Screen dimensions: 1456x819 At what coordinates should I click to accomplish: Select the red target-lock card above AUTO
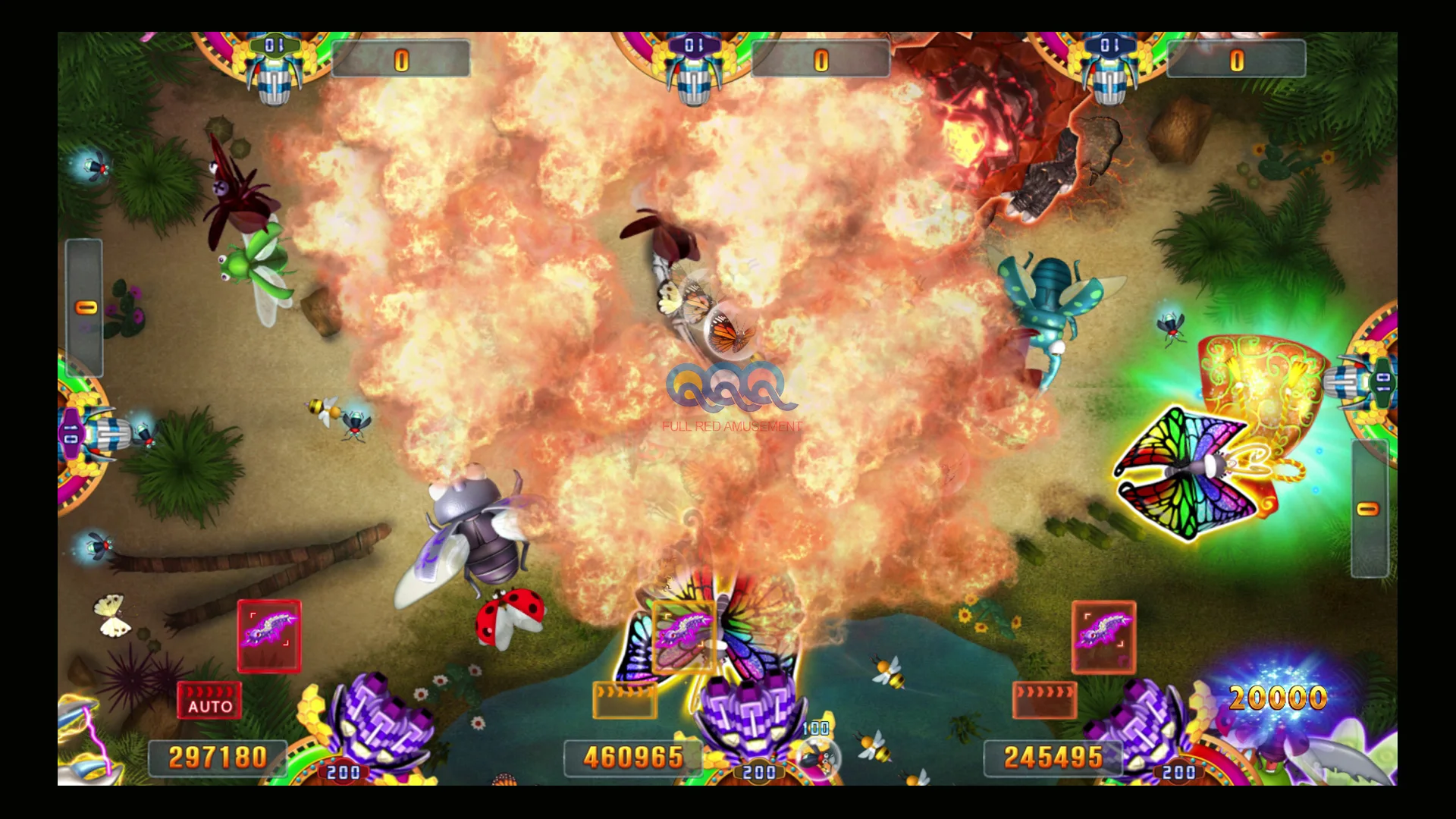(x=269, y=636)
